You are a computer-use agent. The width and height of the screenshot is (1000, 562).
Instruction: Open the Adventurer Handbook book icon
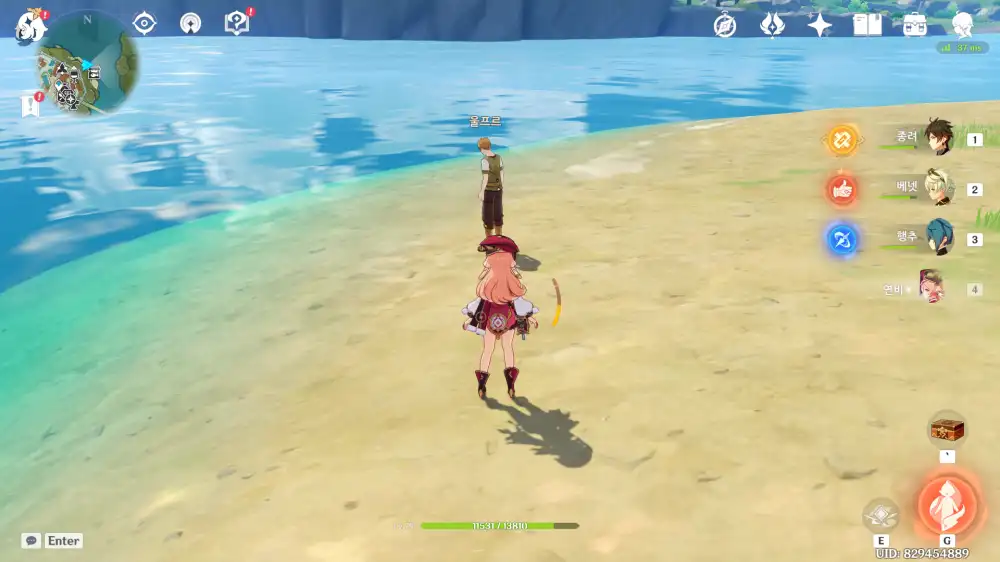[x=867, y=25]
